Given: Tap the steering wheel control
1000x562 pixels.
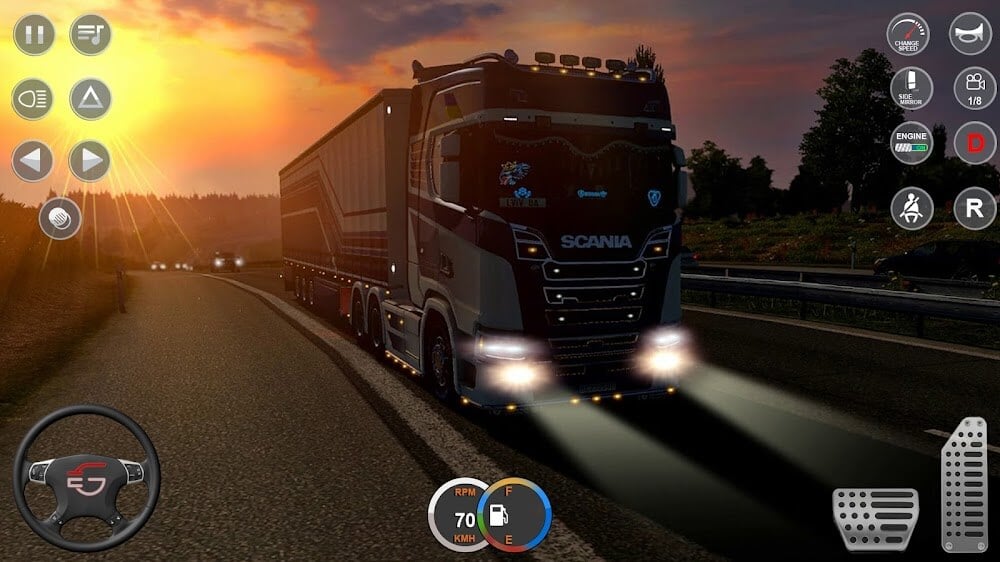Looking at the screenshot, I should (x=86, y=477).
